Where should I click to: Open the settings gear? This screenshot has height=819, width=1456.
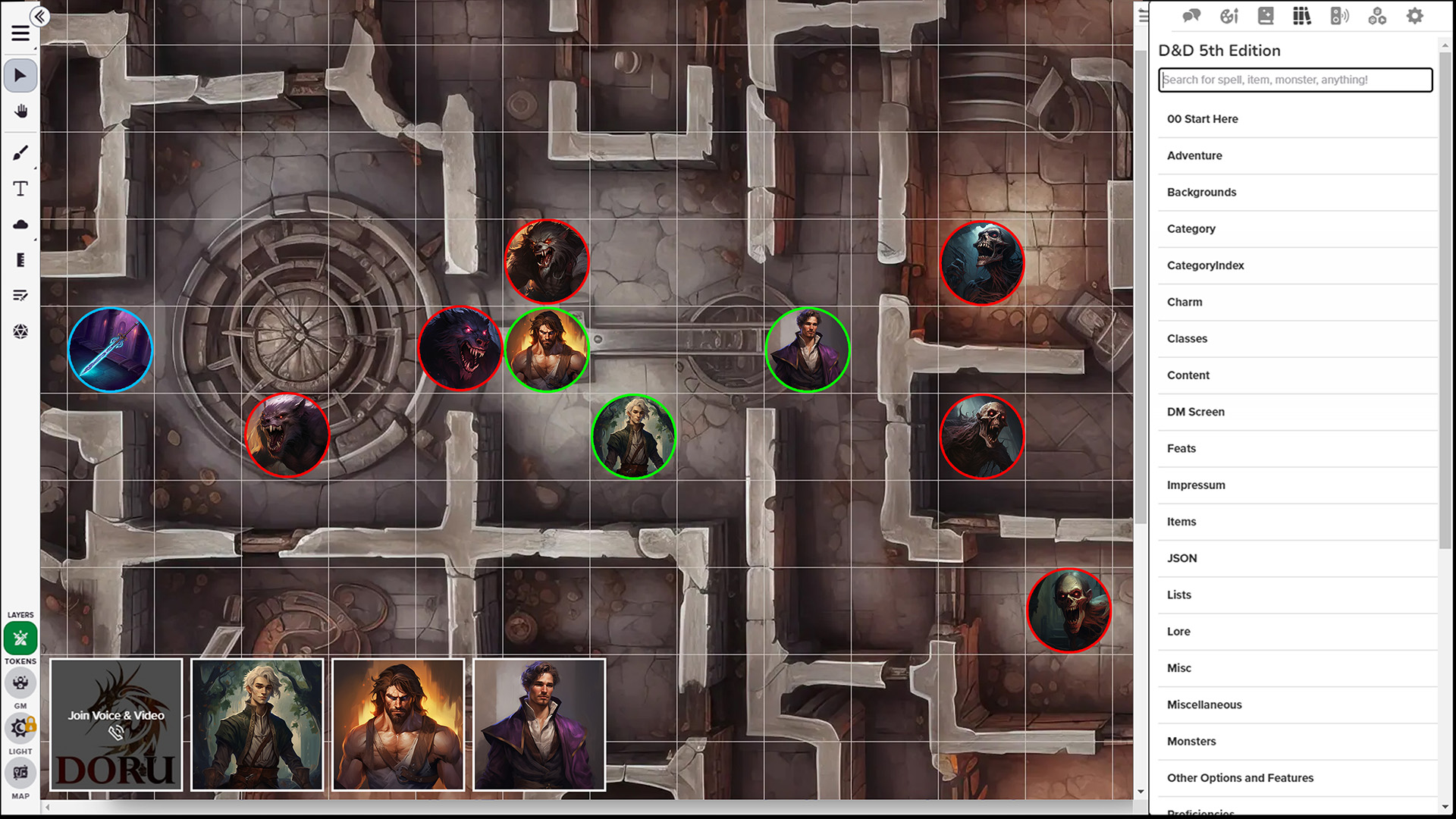point(1414,15)
